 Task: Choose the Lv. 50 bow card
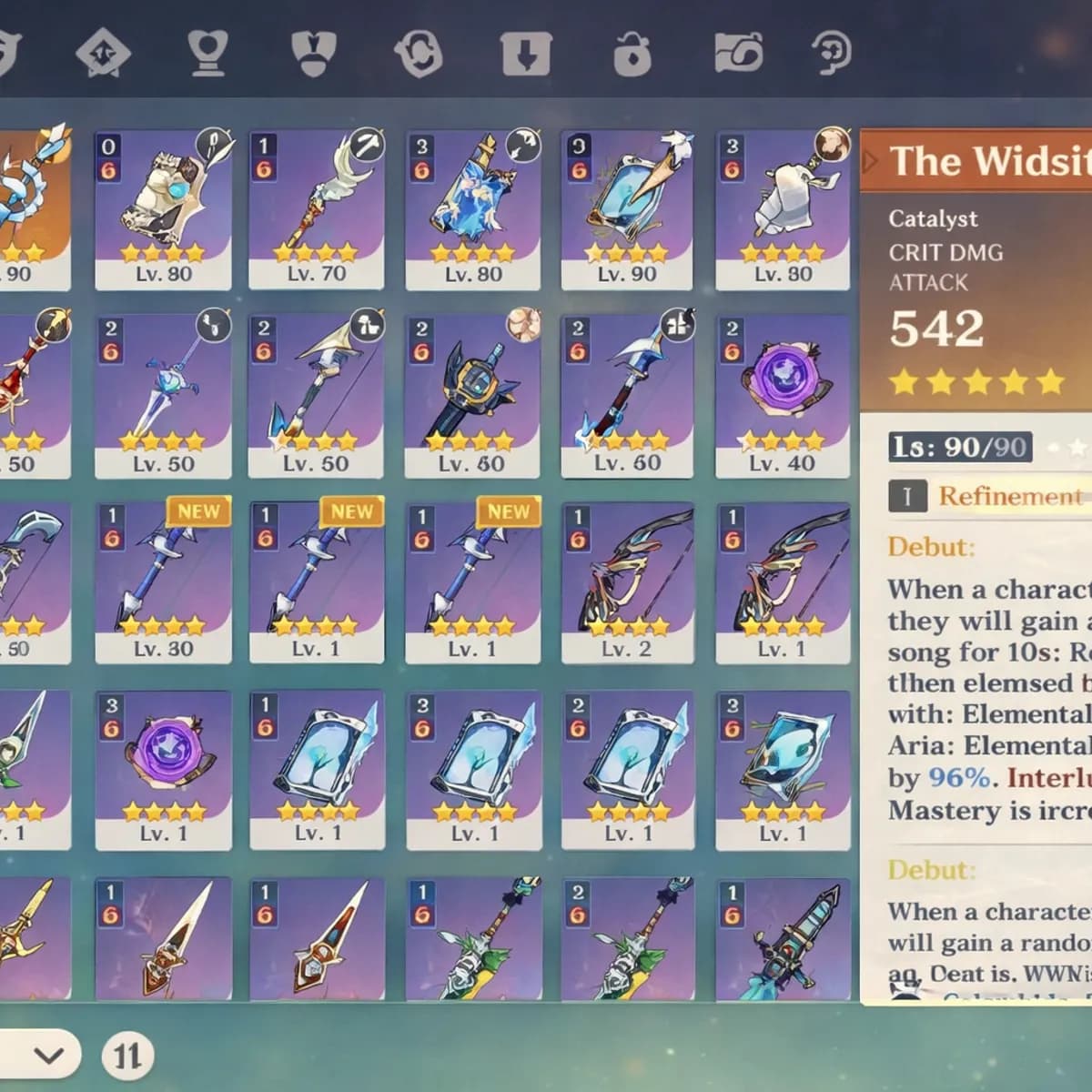[317, 396]
